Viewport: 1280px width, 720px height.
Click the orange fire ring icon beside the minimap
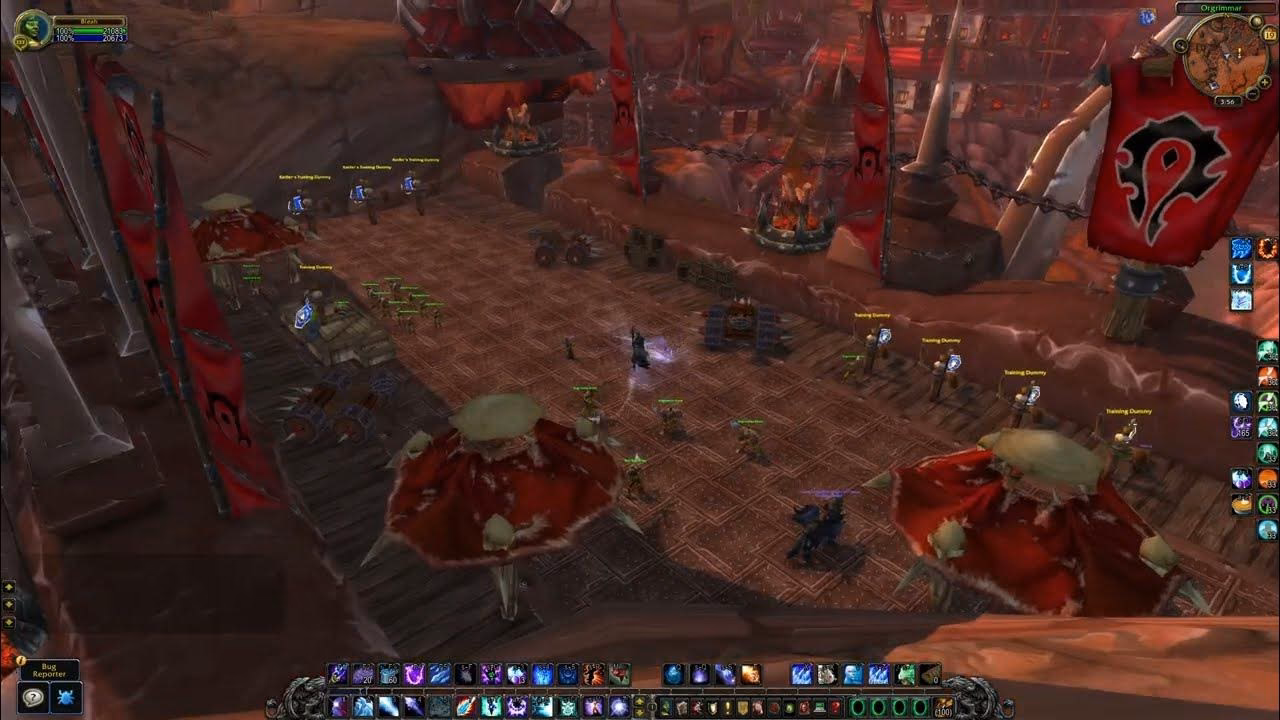point(1268,247)
